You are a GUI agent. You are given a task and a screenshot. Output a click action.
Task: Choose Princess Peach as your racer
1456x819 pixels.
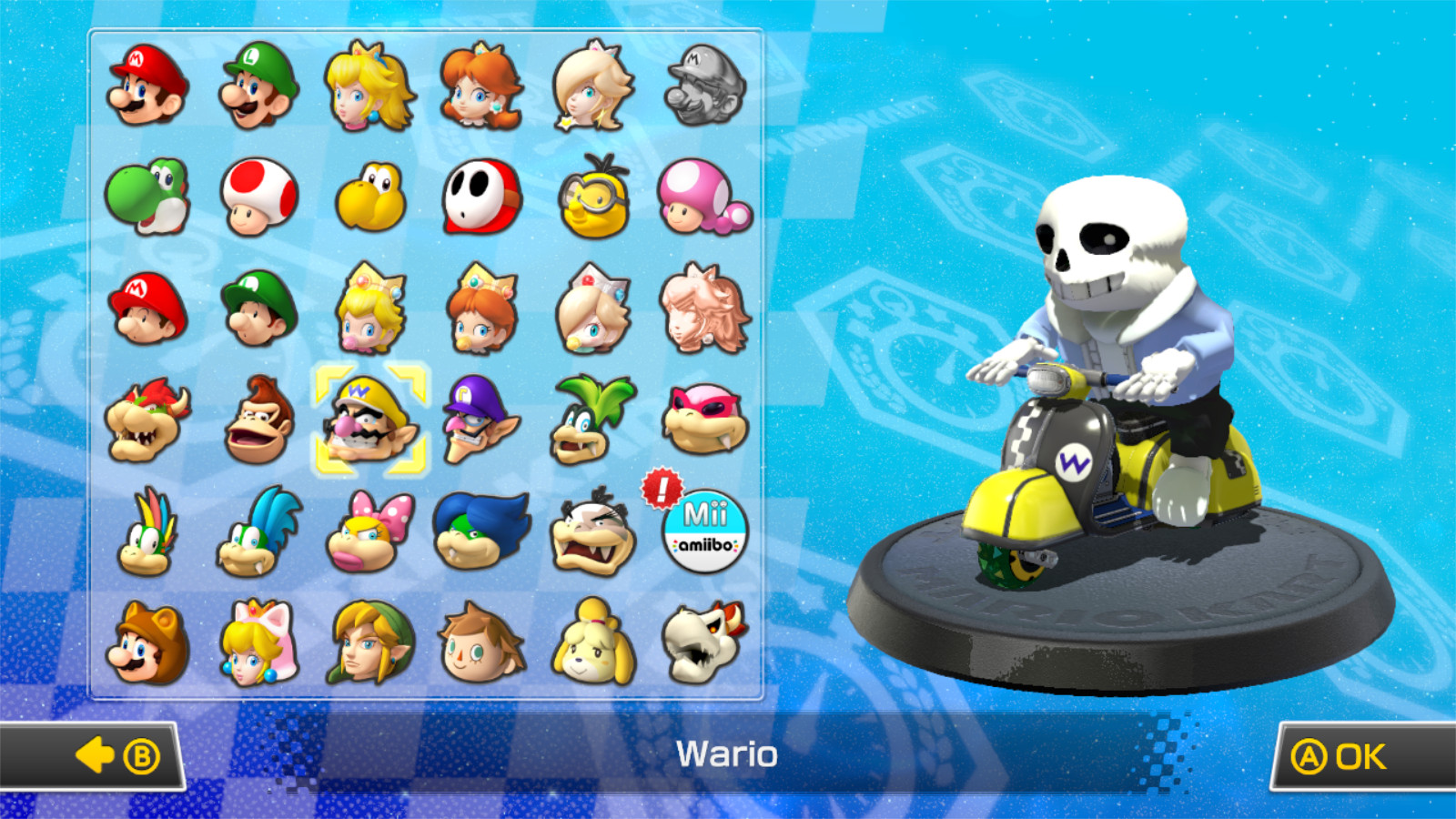coord(369,89)
